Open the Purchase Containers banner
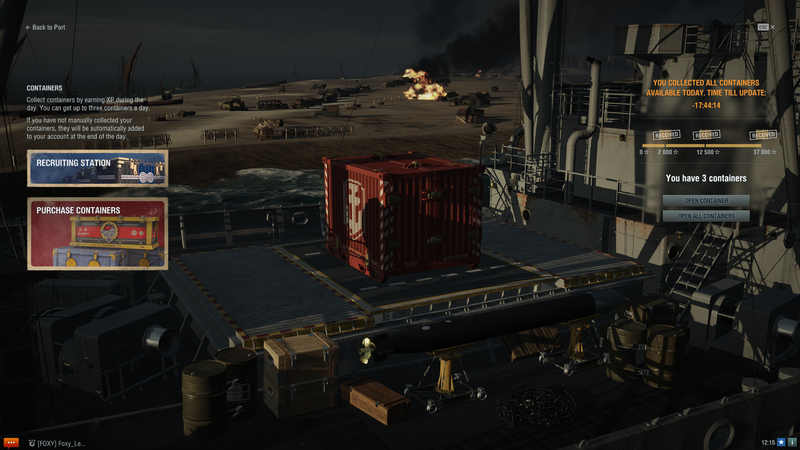This screenshot has width=800, height=450. point(97,233)
